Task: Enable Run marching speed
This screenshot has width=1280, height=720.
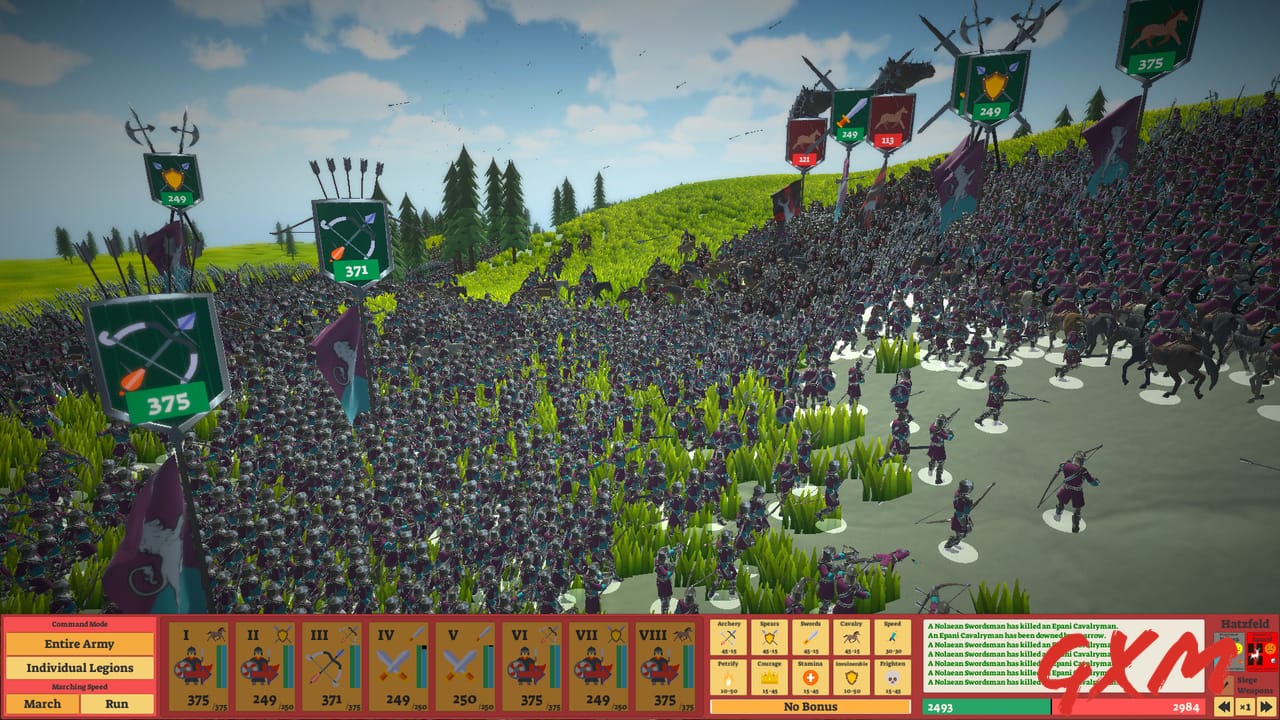Action: (x=117, y=704)
